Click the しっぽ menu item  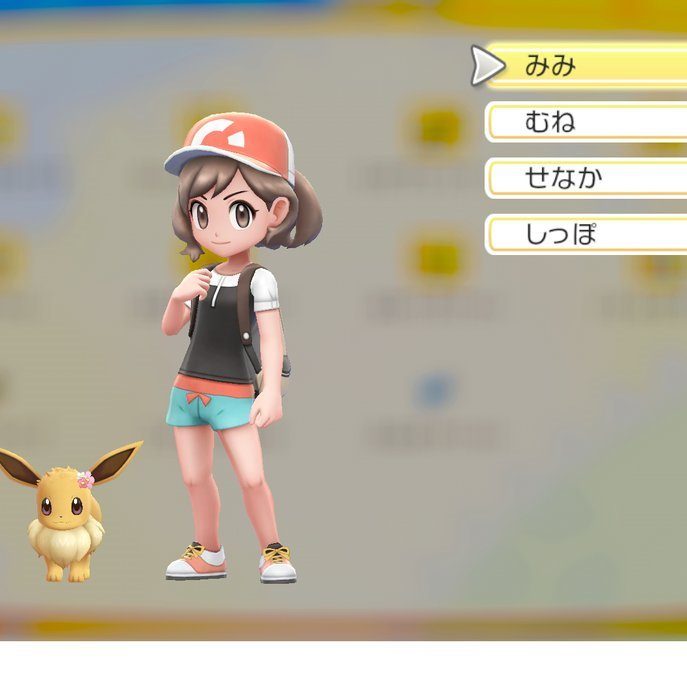click(585, 235)
